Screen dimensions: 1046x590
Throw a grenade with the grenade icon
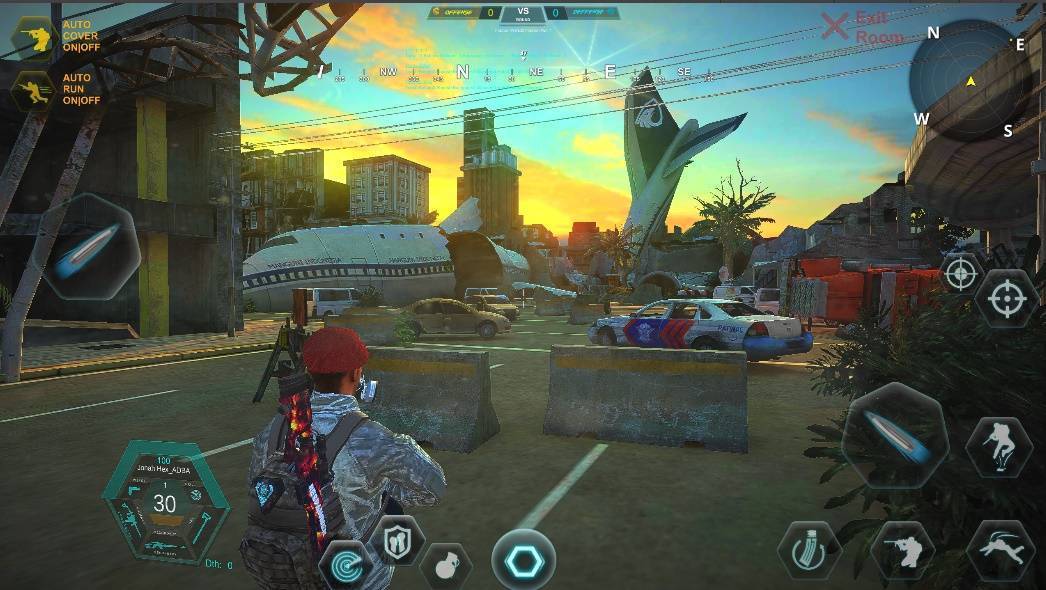tap(446, 565)
